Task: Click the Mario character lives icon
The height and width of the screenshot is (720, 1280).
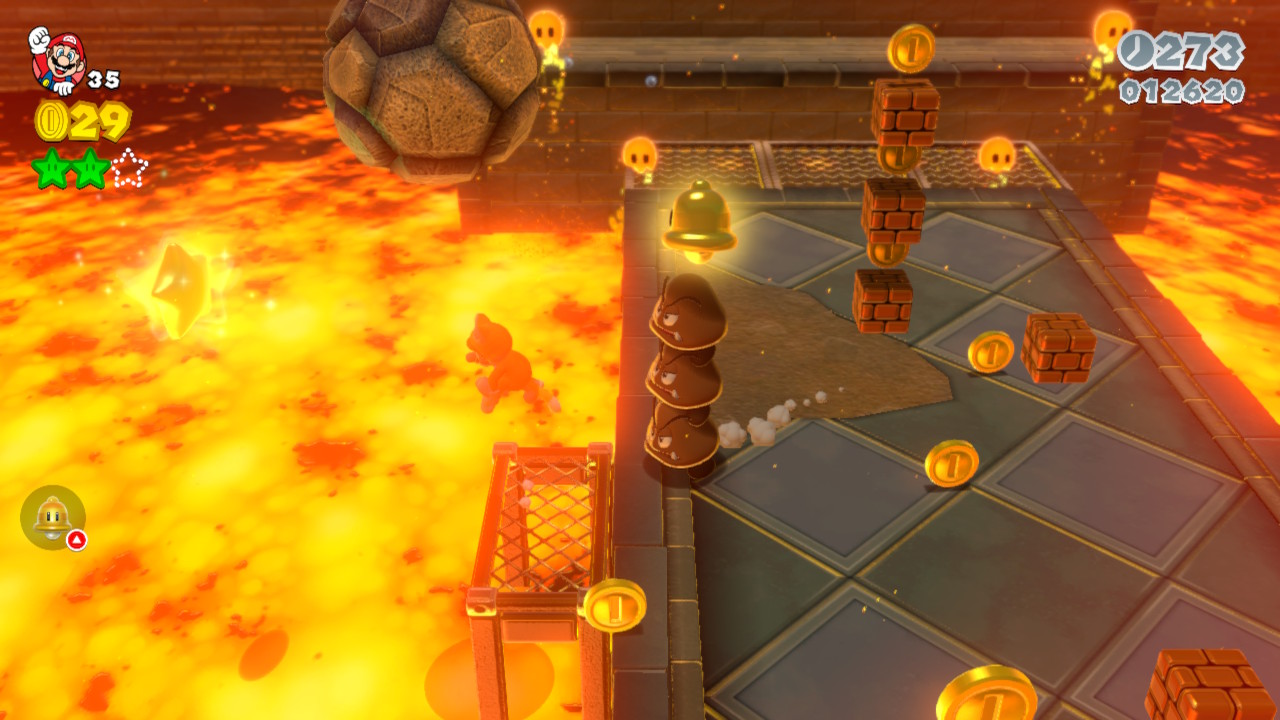Action: coord(56,58)
